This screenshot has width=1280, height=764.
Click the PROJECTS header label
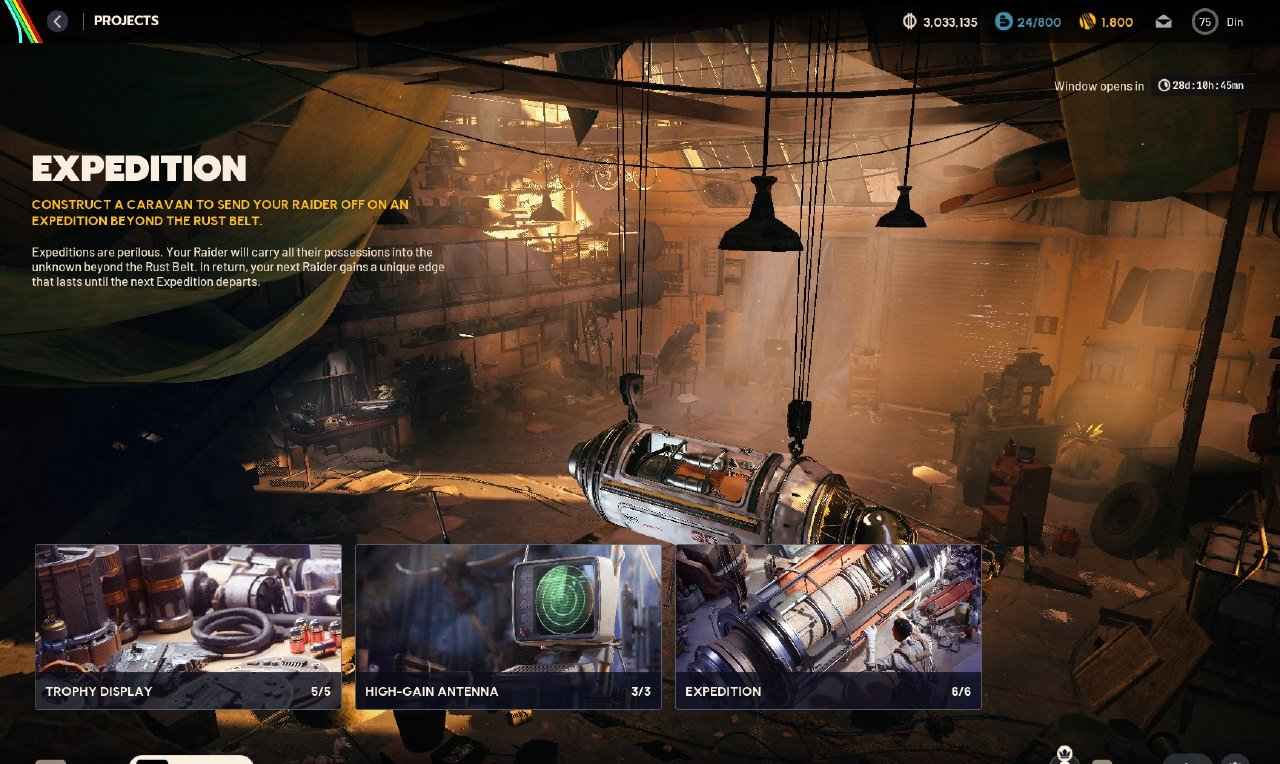coord(126,20)
